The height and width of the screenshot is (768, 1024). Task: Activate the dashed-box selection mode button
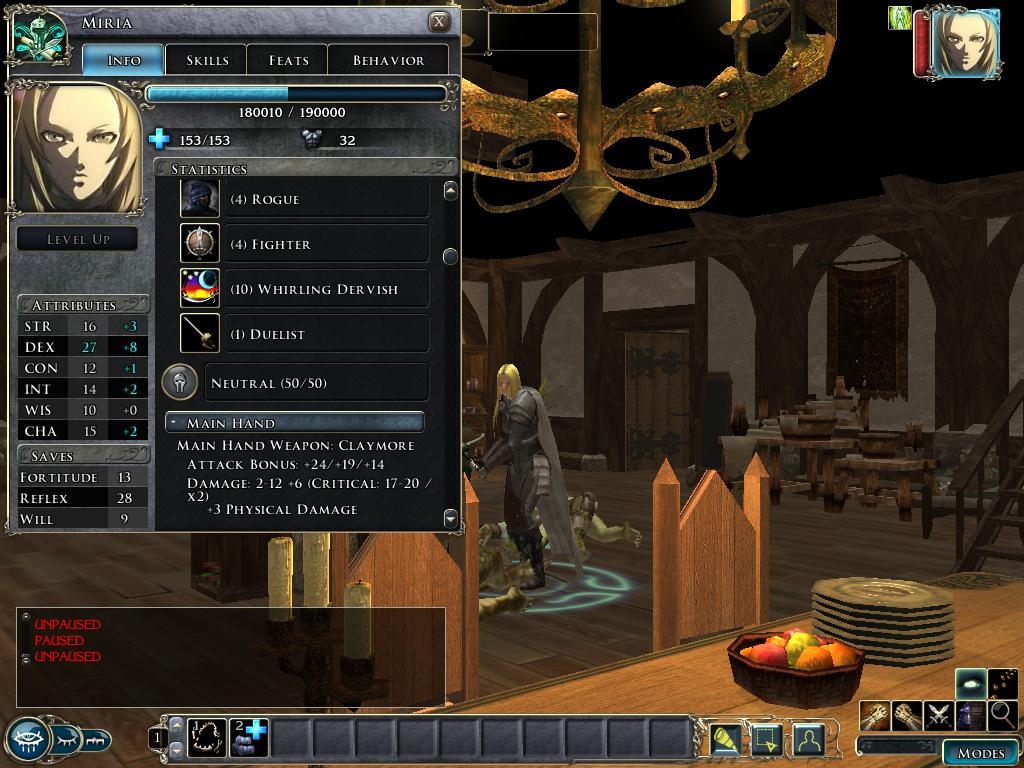coord(765,739)
